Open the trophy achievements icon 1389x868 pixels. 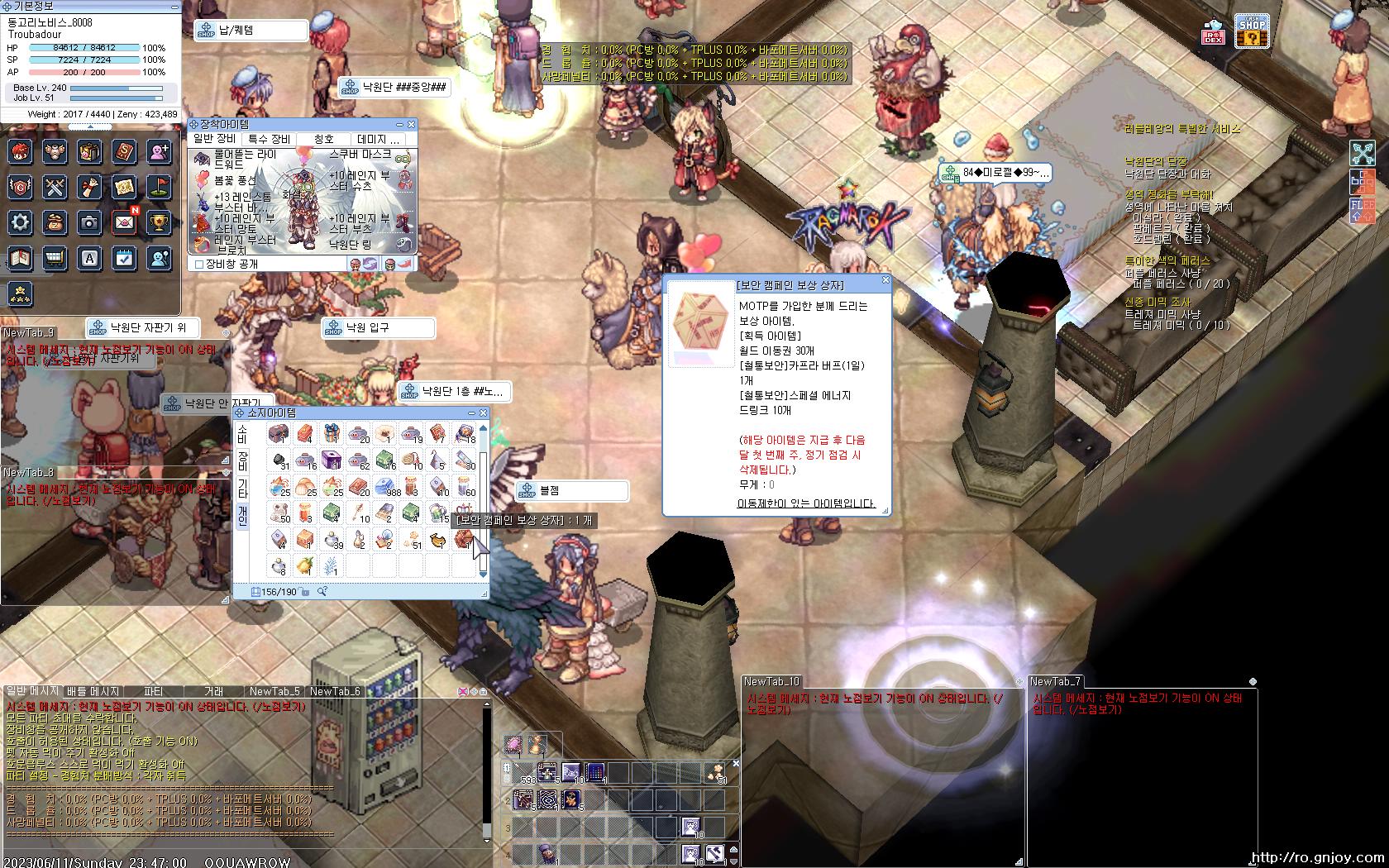click(x=159, y=222)
